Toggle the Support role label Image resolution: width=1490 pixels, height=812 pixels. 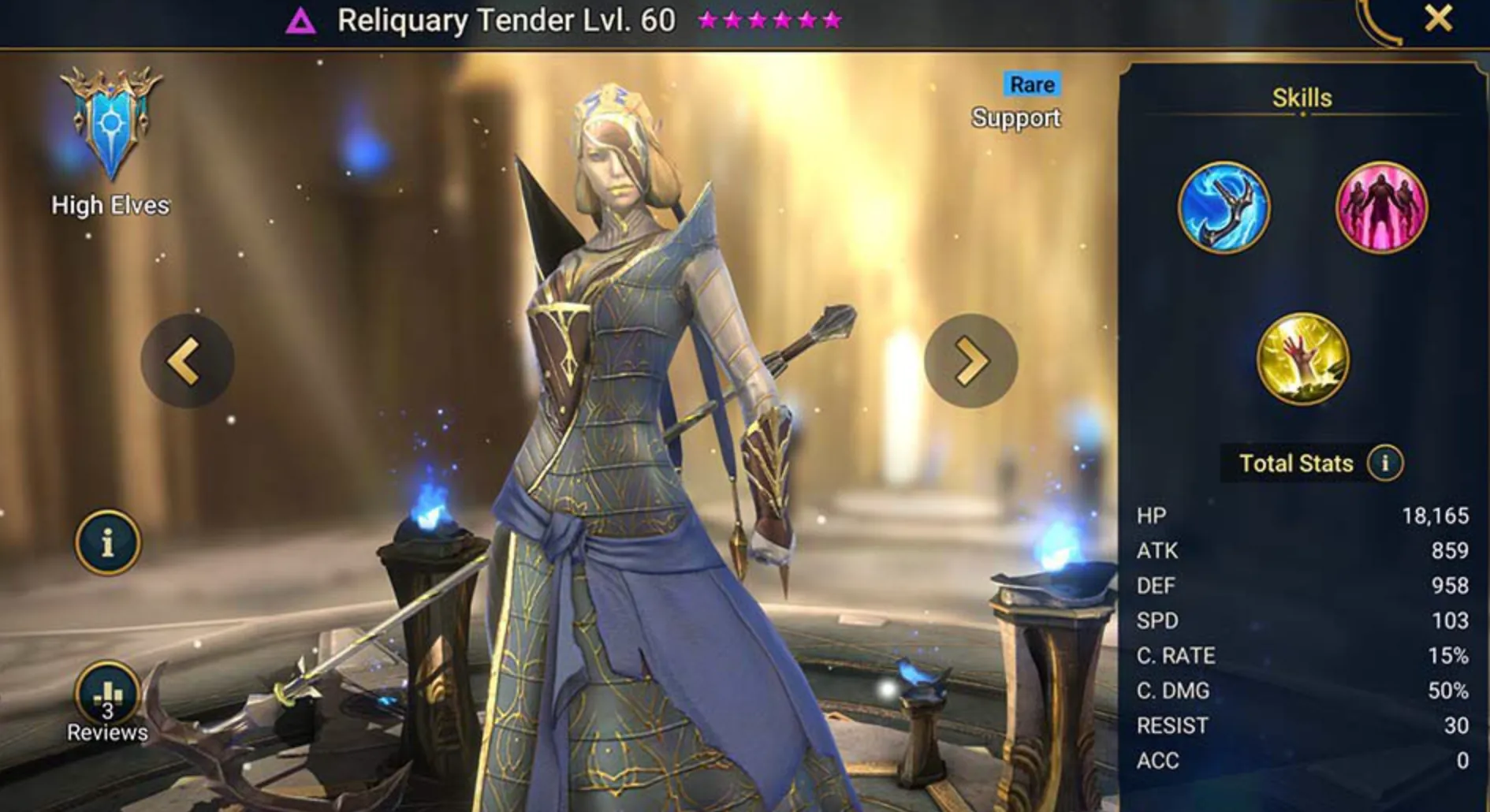coord(1016,118)
